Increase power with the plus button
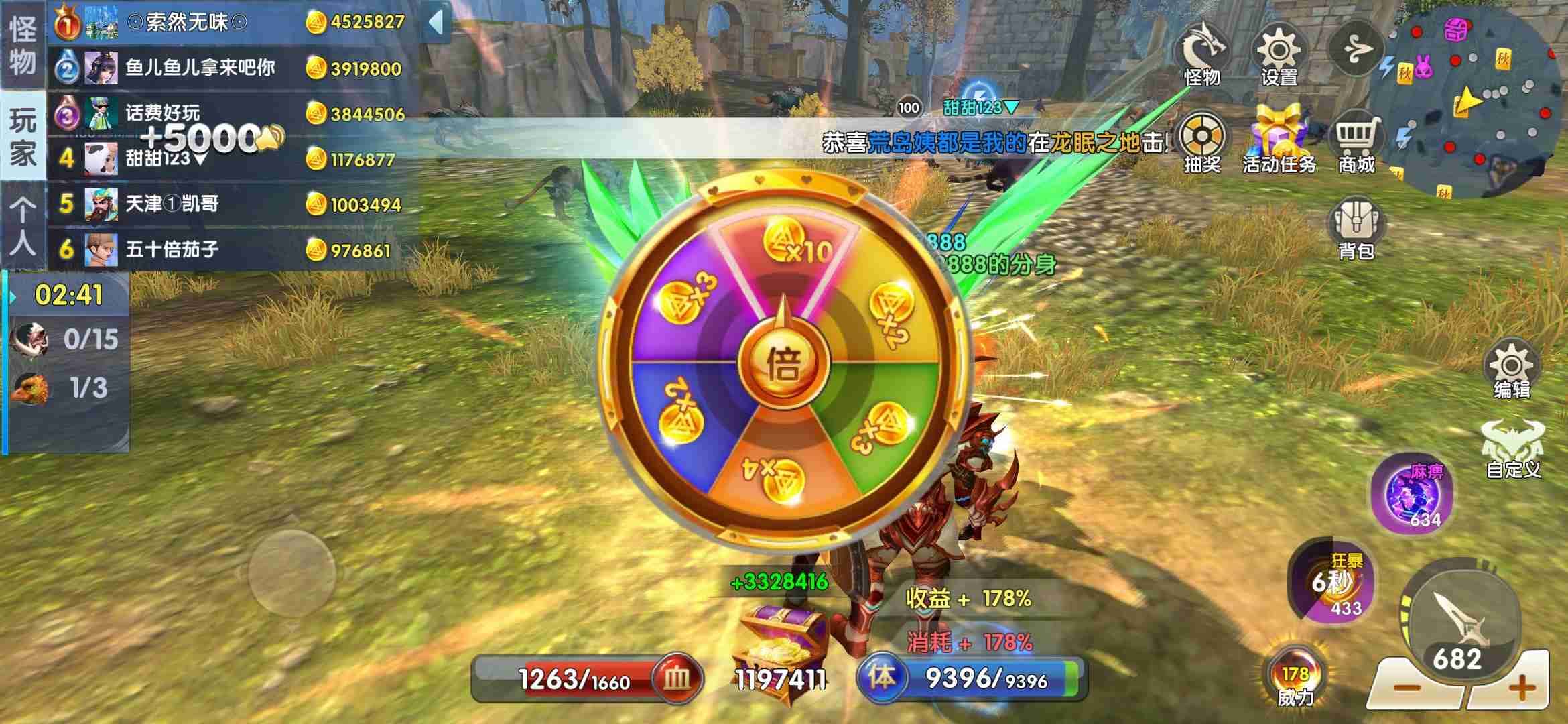Image resolution: width=1568 pixels, height=724 pixels. (1521, 688)
